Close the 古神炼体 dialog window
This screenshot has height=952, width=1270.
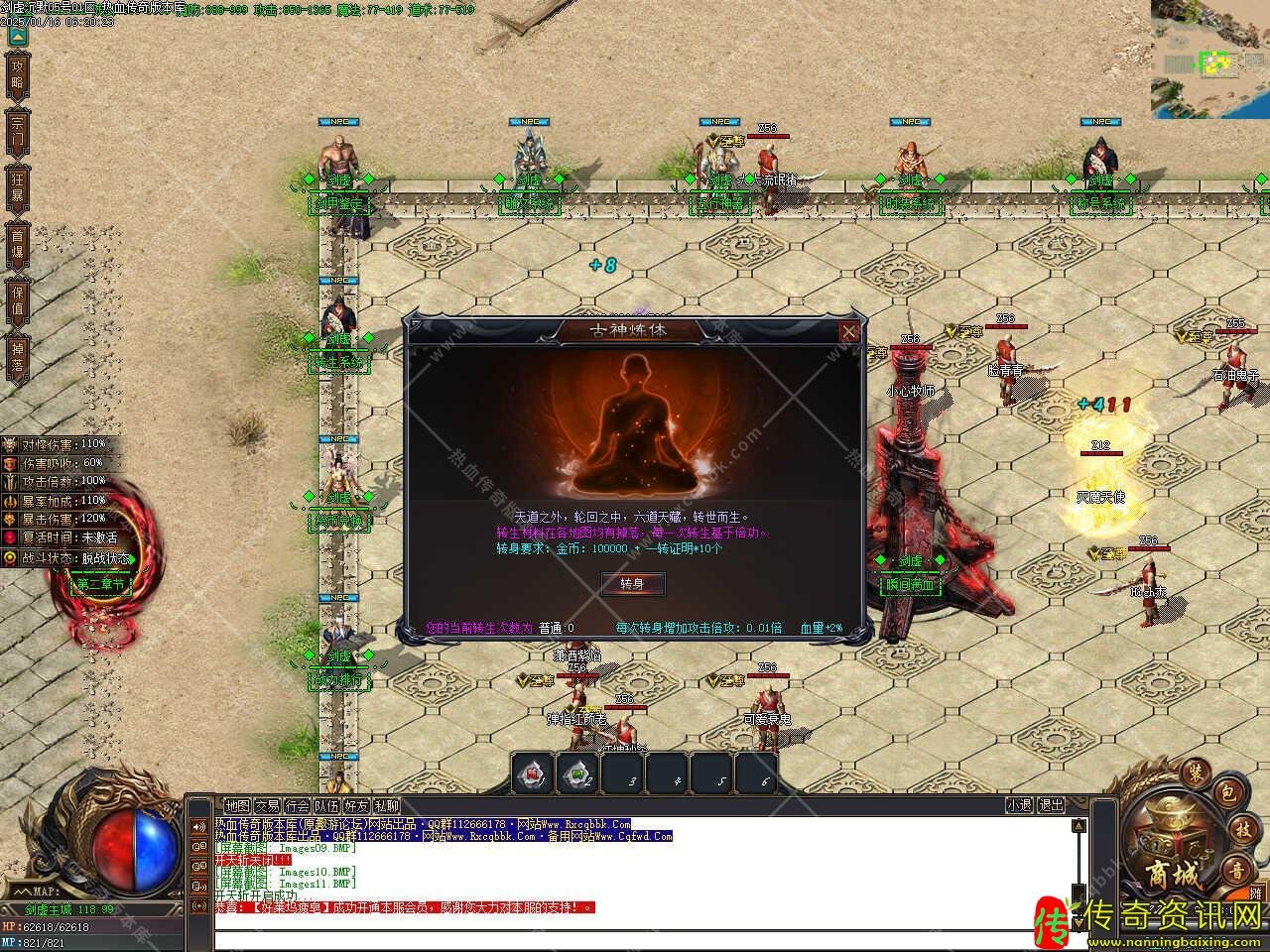click(849, 332)
